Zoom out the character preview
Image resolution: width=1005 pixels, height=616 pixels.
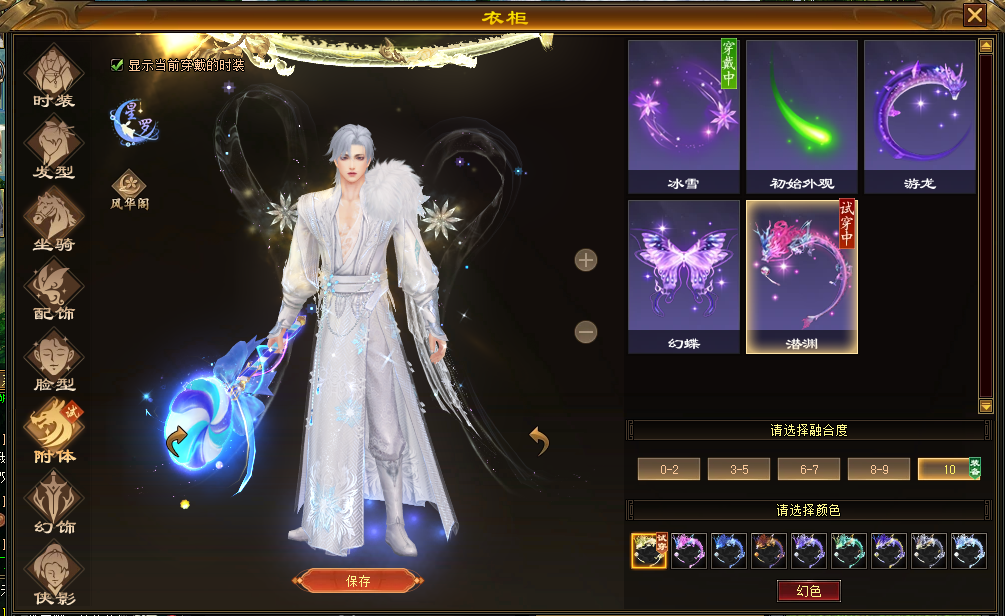click(586, 331)
